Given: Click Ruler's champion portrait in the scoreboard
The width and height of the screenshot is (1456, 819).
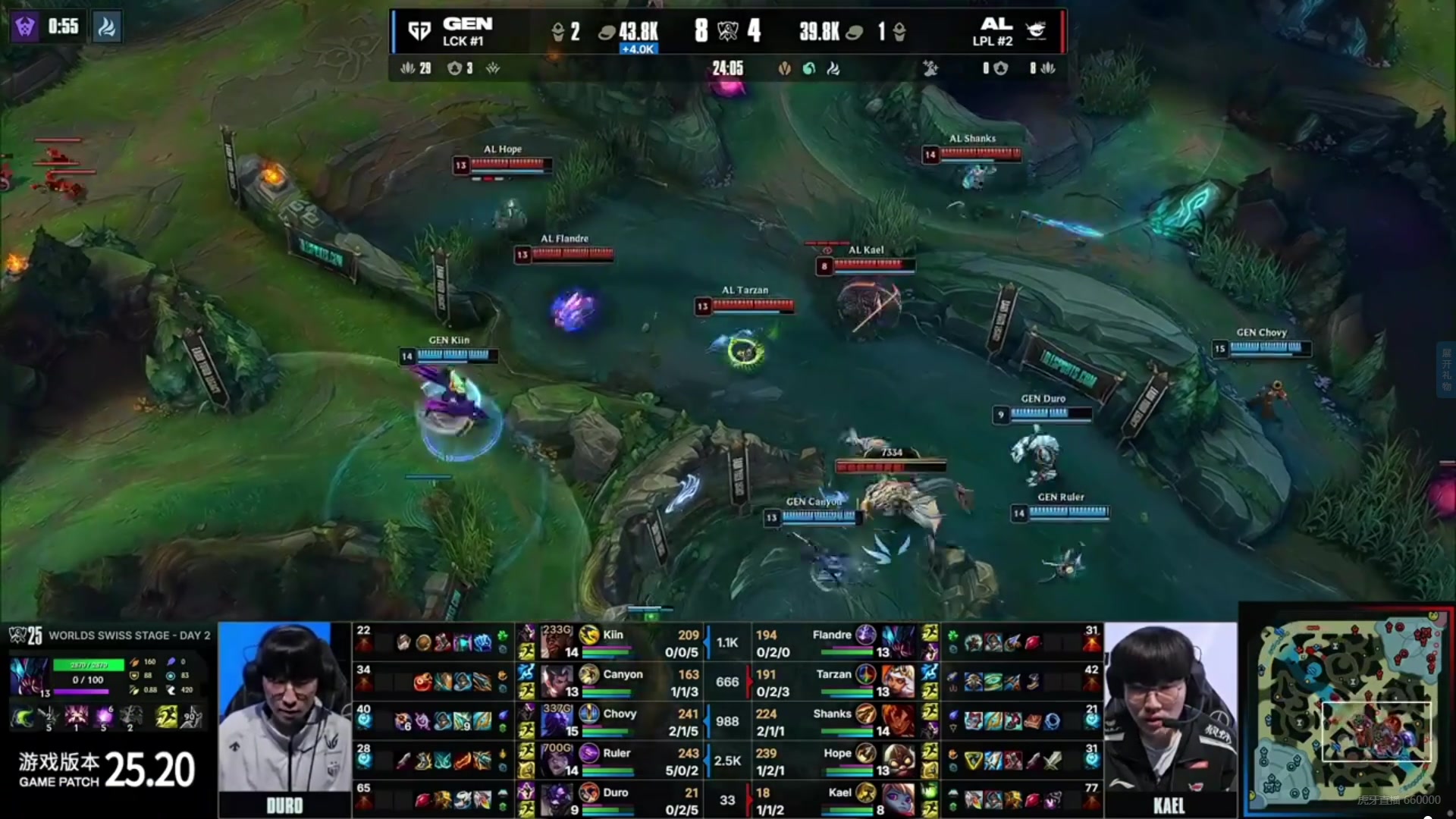Looking at the screenshot, I should point(557,760).
